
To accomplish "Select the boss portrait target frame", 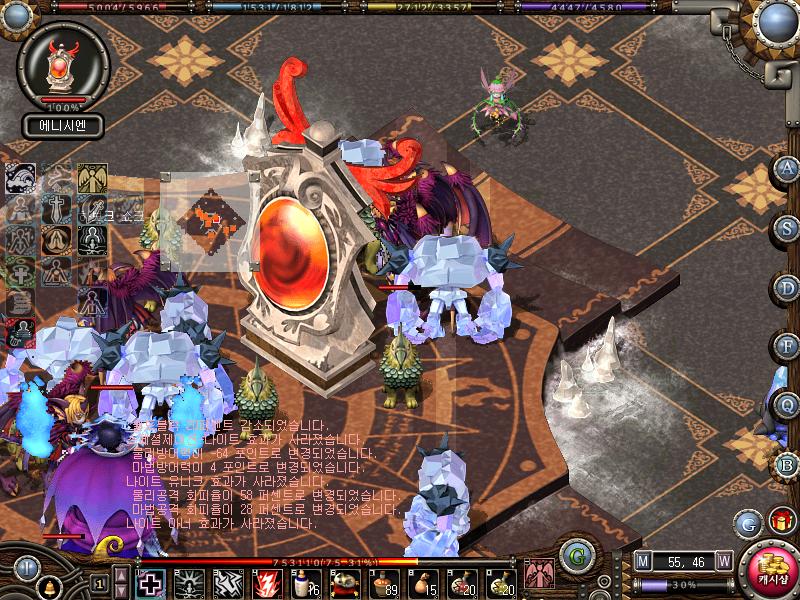I will [x=63, y=67].
